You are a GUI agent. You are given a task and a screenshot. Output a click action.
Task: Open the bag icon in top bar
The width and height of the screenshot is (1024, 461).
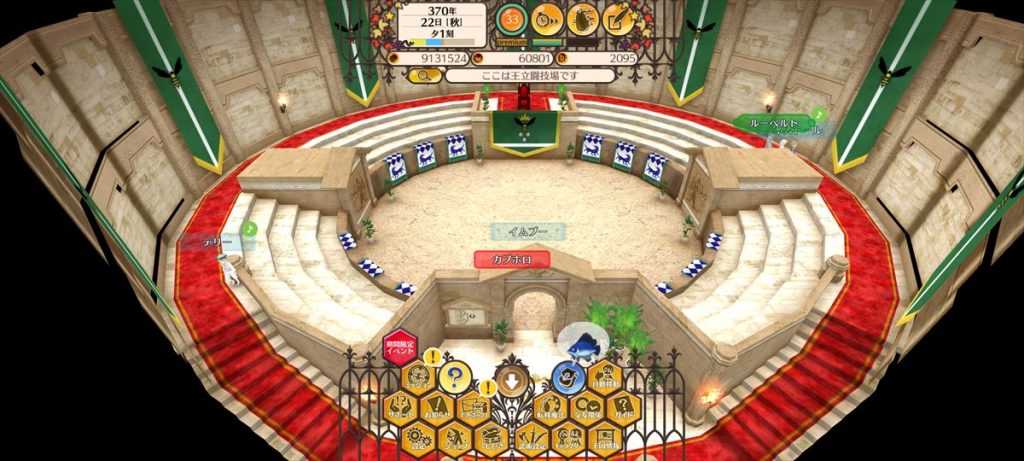click(x=582, y=17)
